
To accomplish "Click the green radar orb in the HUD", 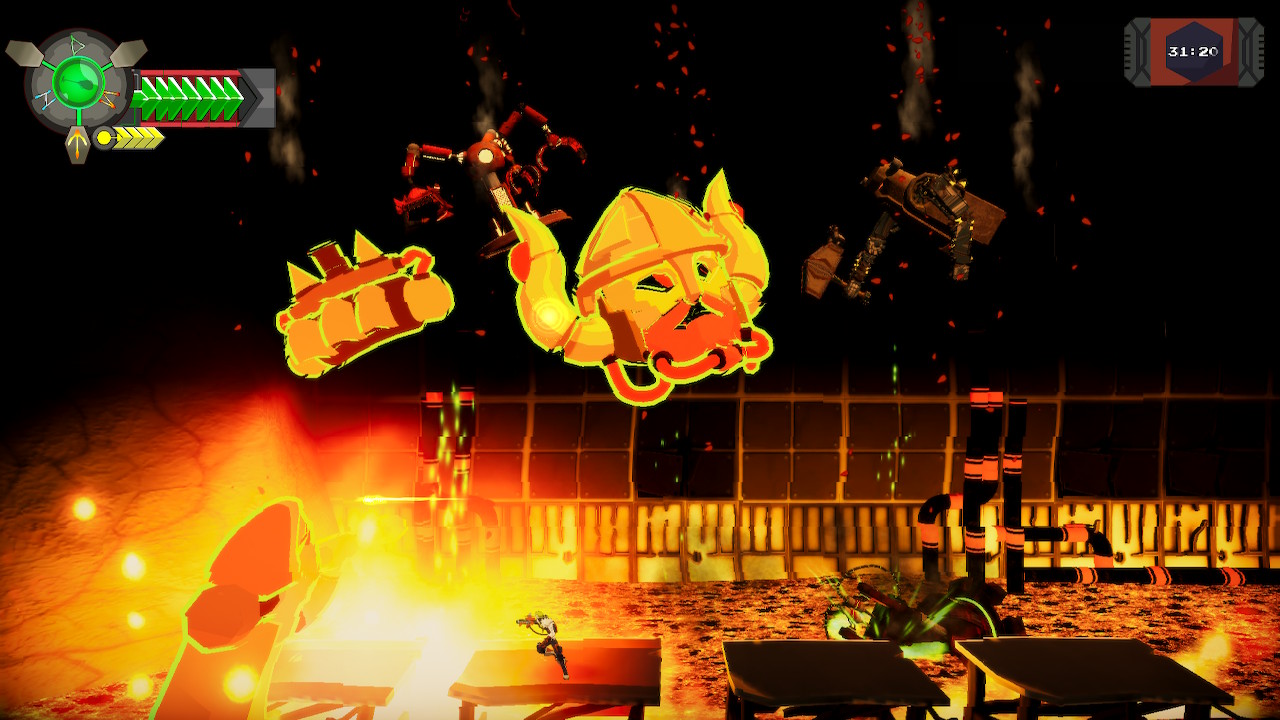I will pos(80,84).
